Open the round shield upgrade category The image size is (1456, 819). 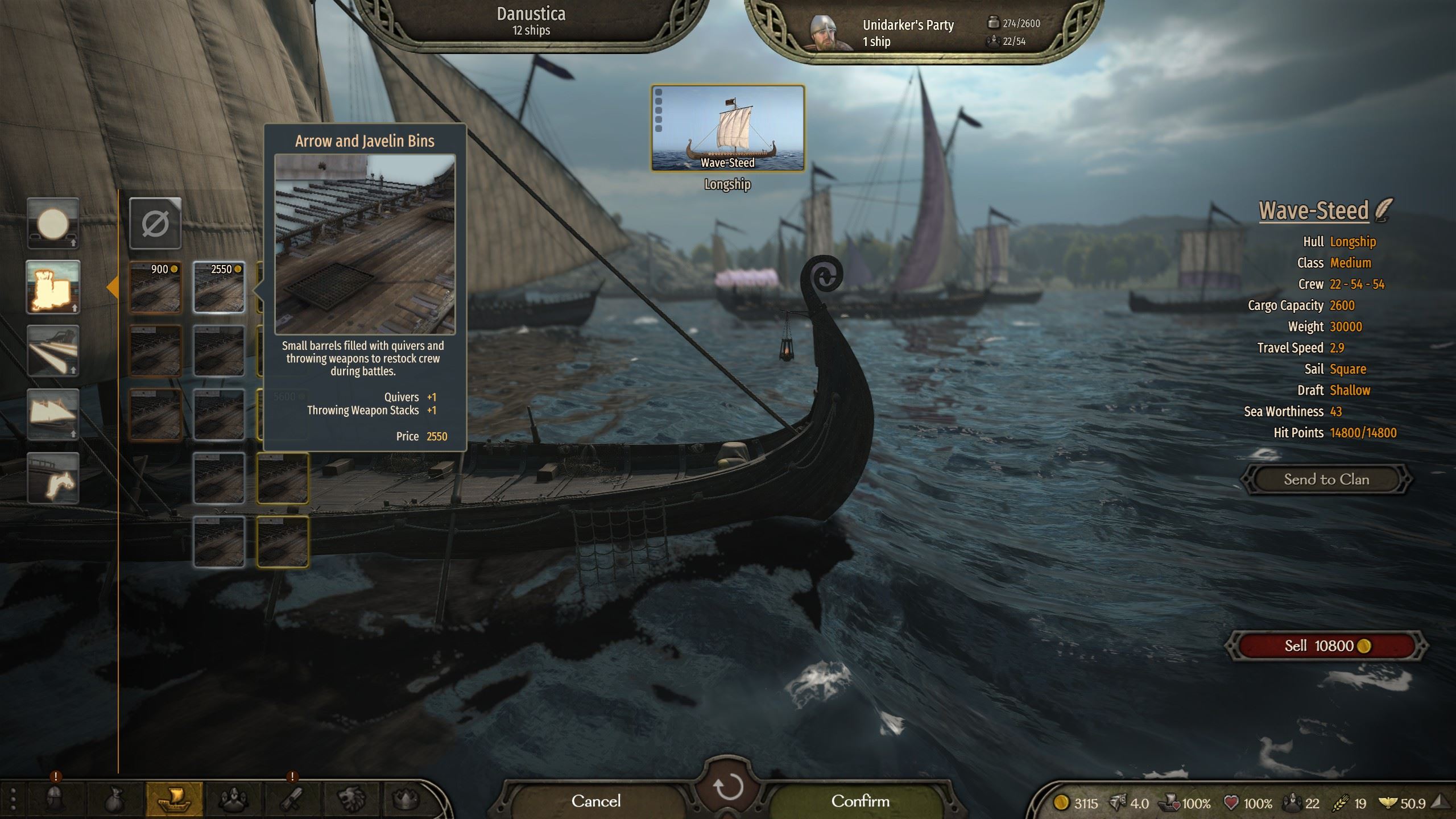coord(53,224)
